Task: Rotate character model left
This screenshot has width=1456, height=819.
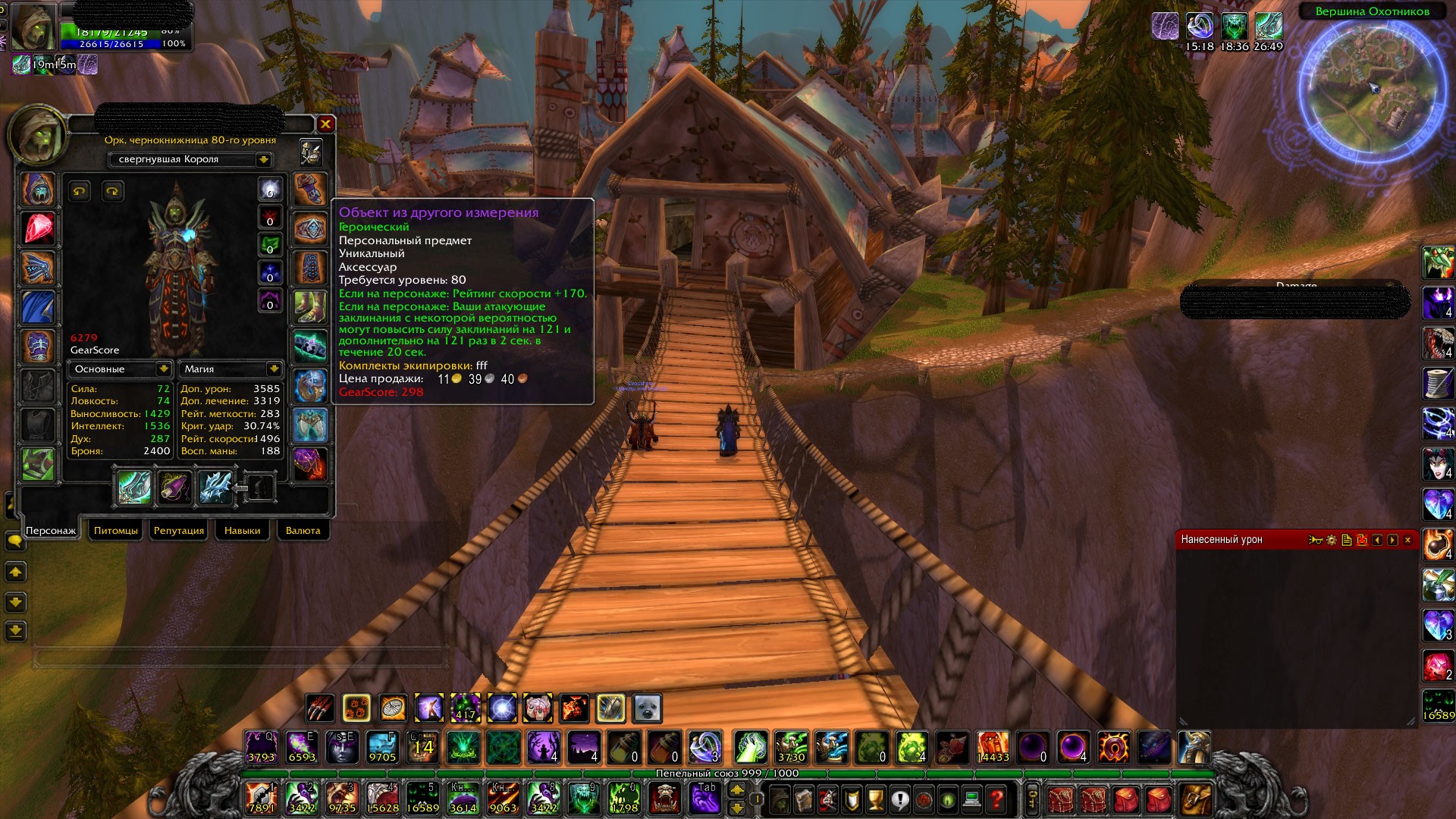Action: click(x=80, y=191)
